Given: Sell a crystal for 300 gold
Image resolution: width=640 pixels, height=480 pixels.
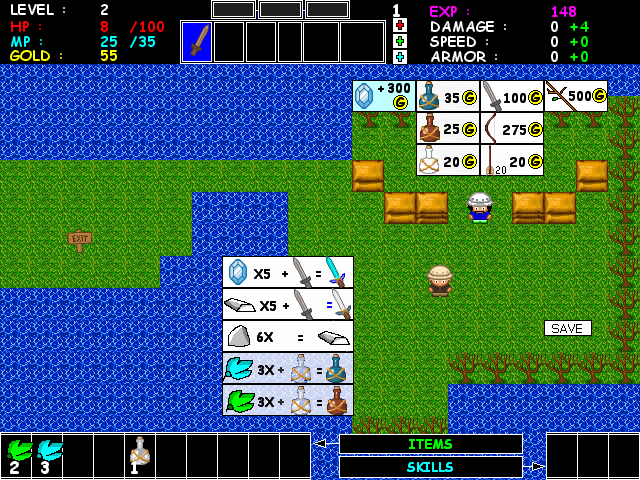Looking at the screenshot, I should (384, 96).
